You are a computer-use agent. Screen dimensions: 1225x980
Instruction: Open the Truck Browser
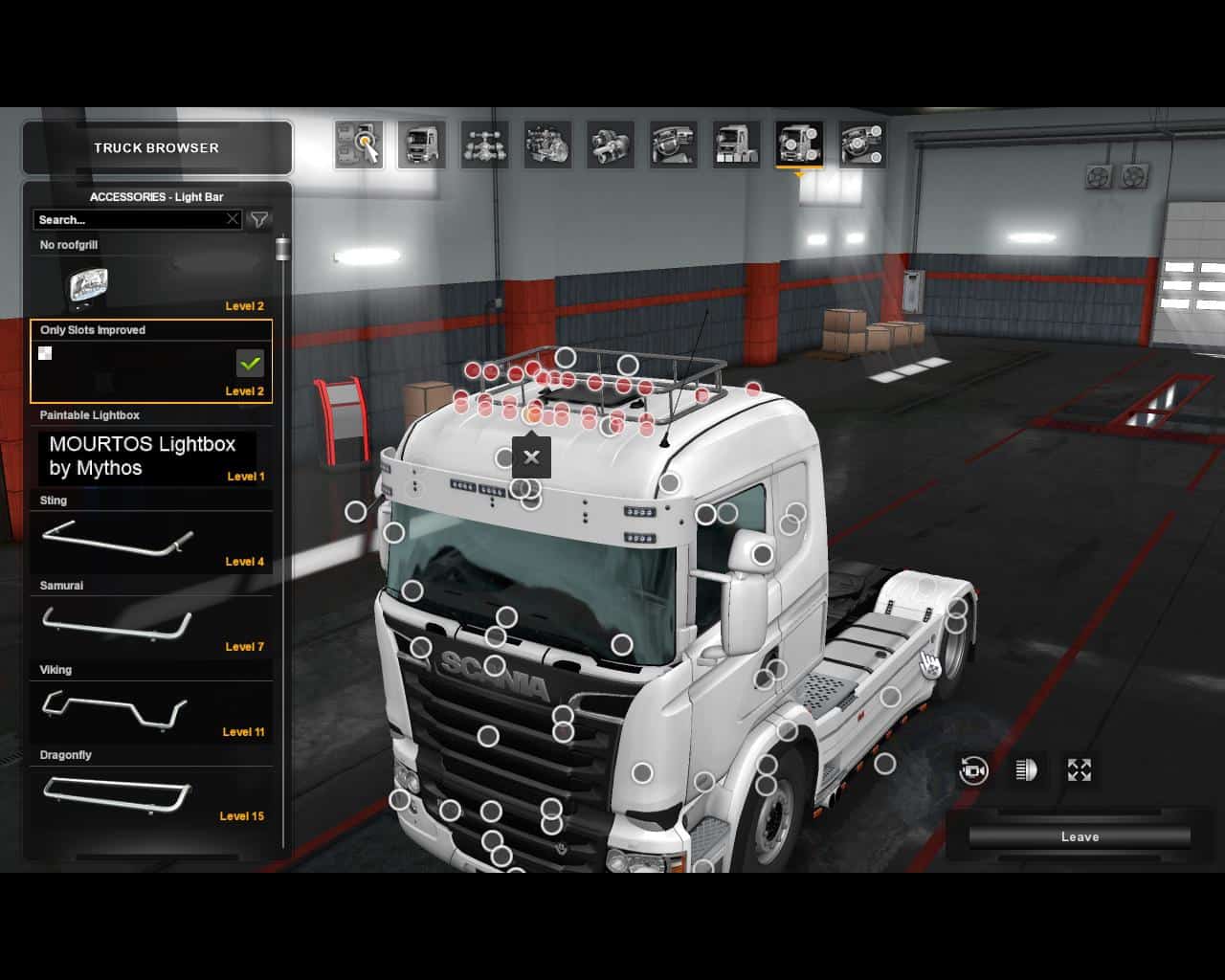coord(157,148)
